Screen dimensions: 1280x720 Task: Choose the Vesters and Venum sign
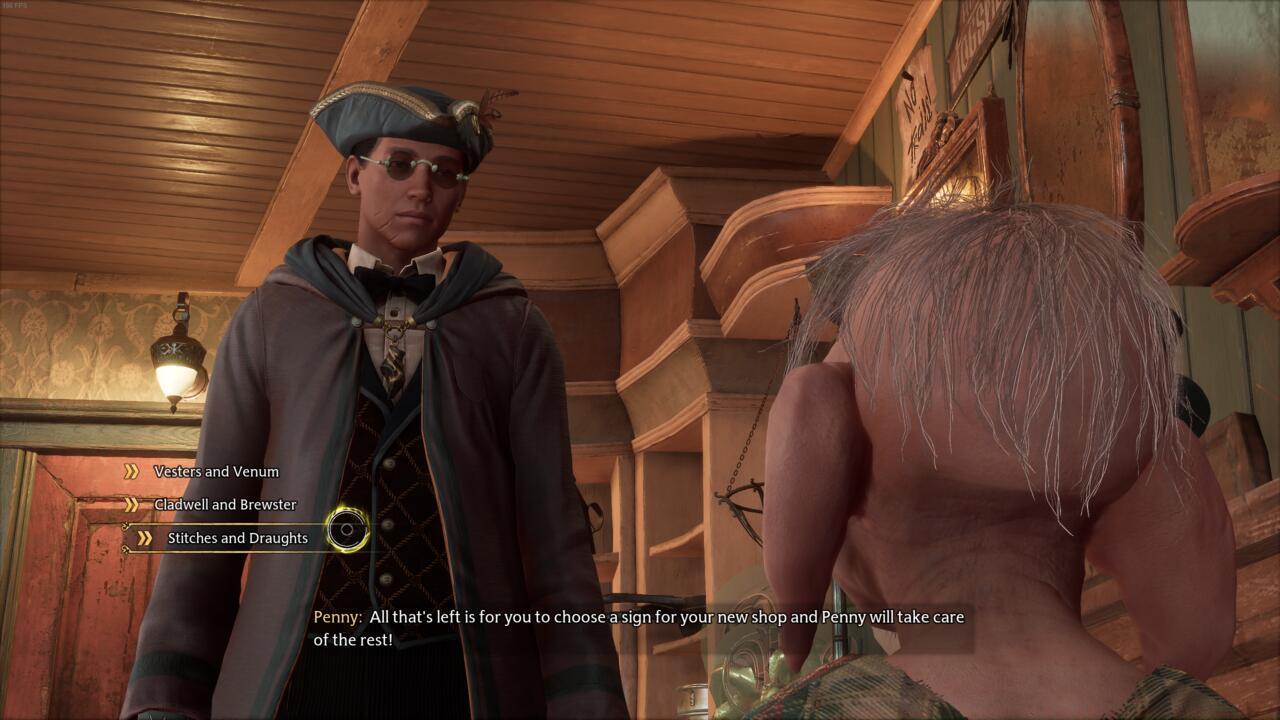pyautogui.click(x=216, y=472)
